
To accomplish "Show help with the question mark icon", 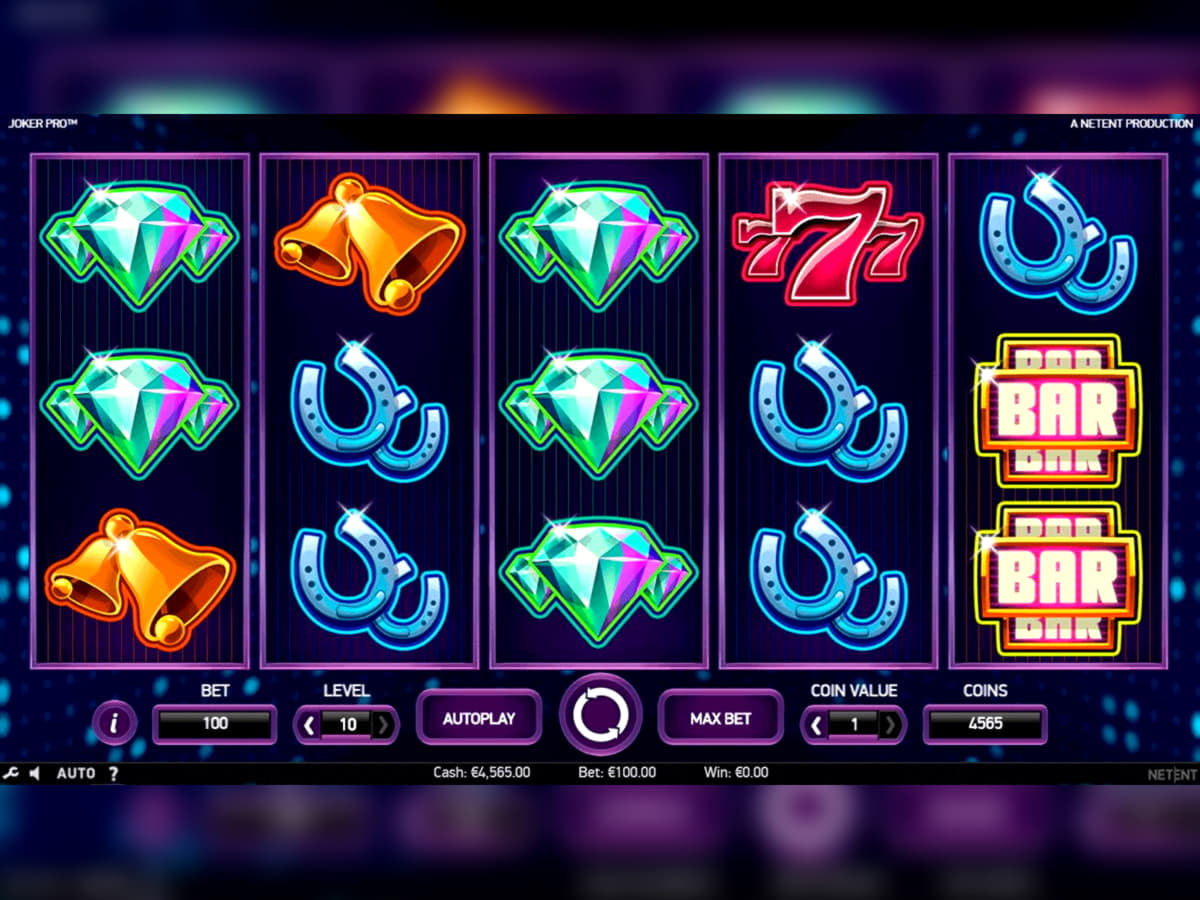I will tap(113, 773).
